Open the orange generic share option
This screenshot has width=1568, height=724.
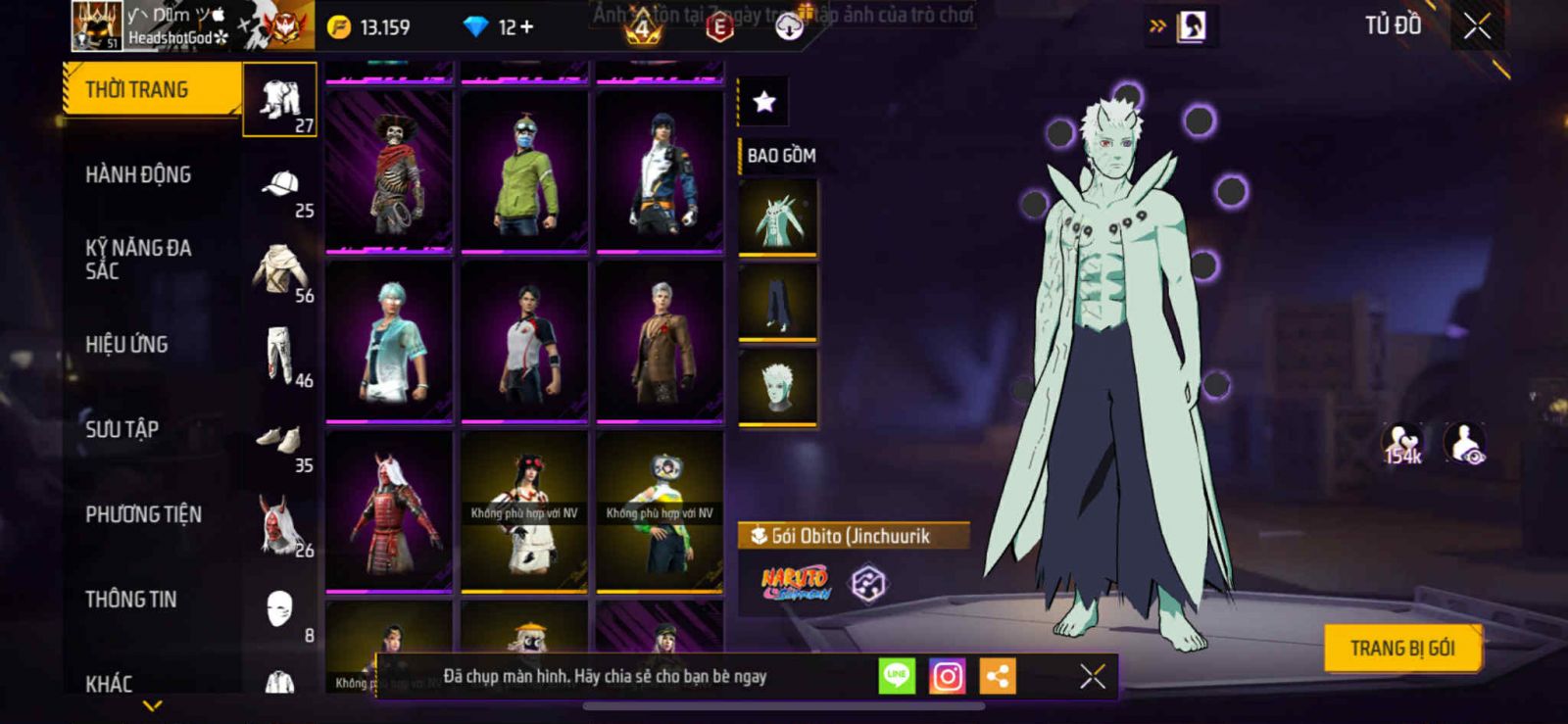point(998,676)
